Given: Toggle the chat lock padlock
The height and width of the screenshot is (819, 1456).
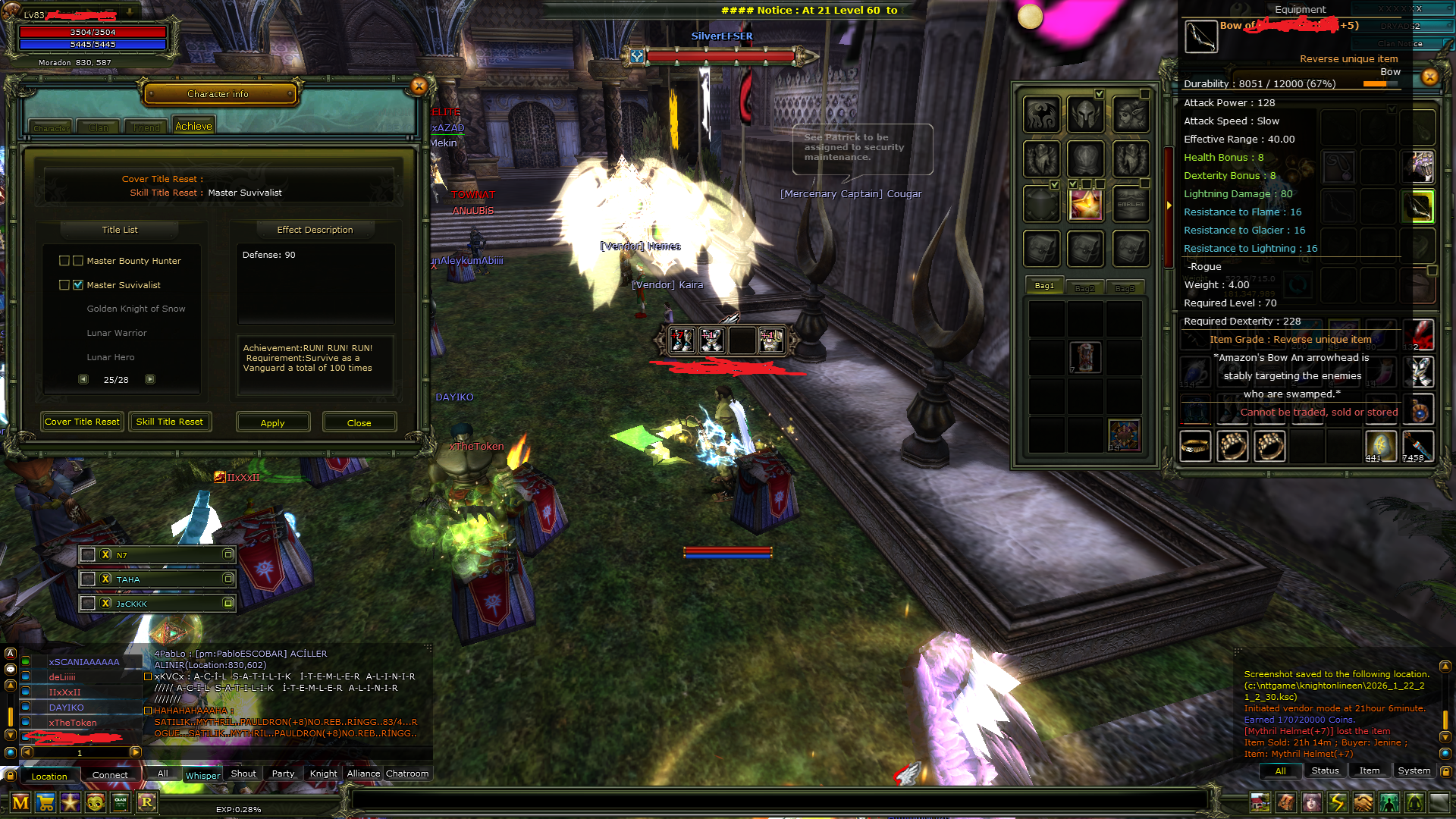Looking at the screenshot, I should (x=10, y=775).
